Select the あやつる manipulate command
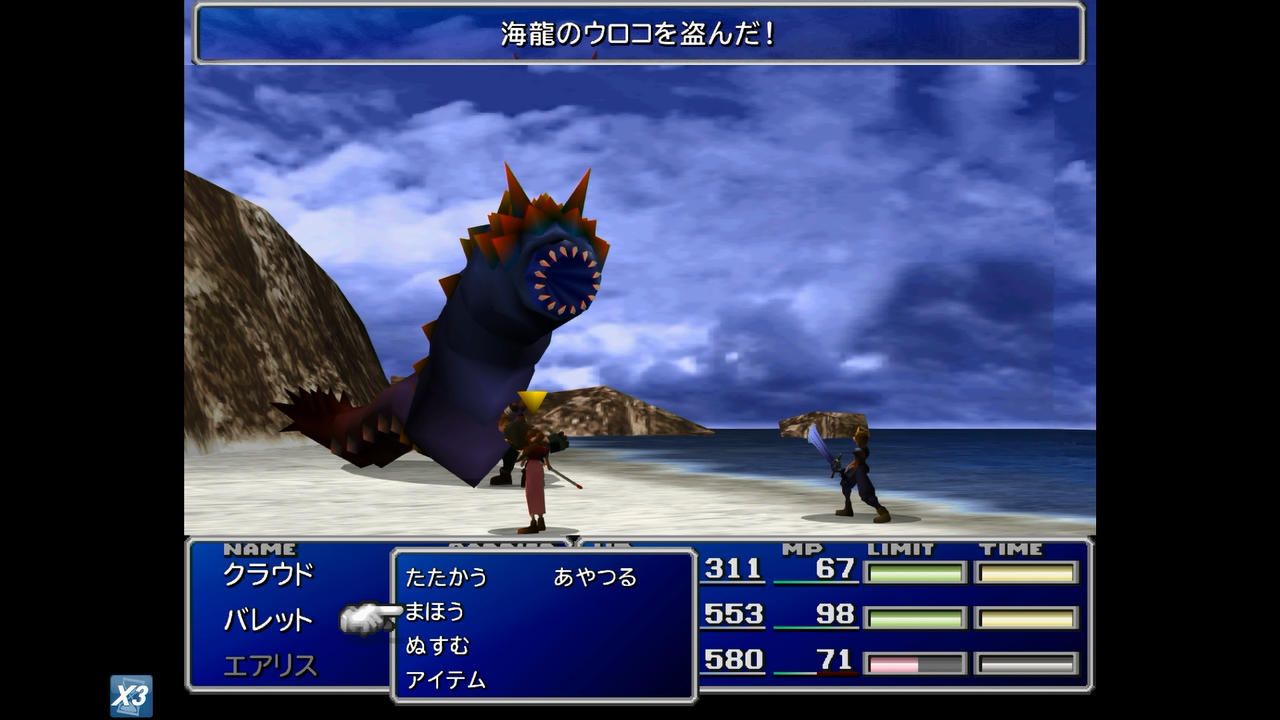The width and height of the screenshot is (1280, 720). tap(595, 577)
